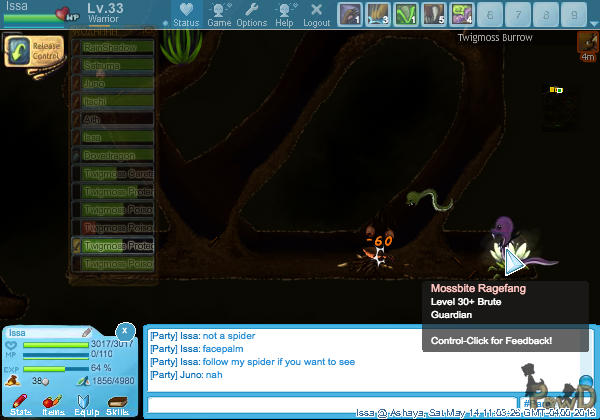The image size is (600, 420).
Task: Open the Status panel
Action: tap(184, 15)
